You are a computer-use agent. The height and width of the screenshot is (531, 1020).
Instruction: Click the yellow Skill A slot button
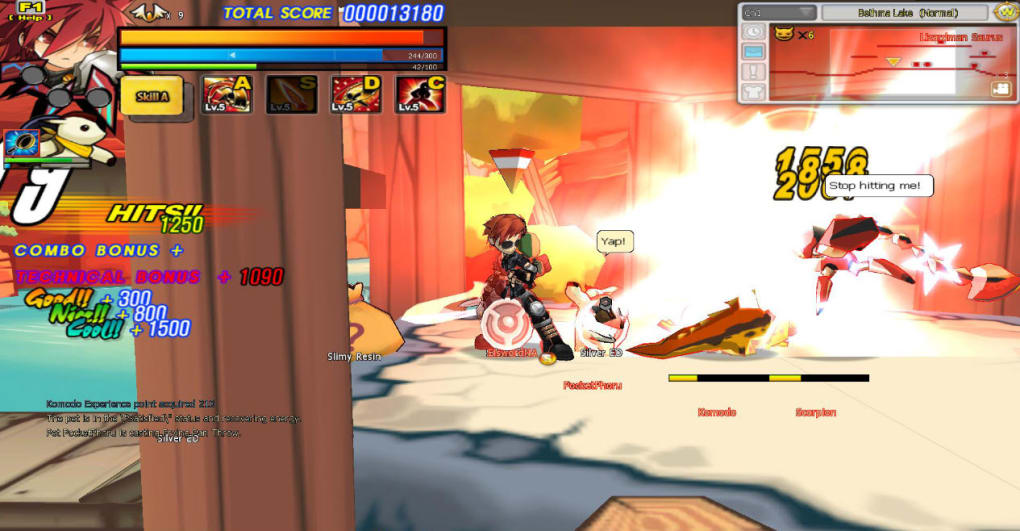coord(152,96)
